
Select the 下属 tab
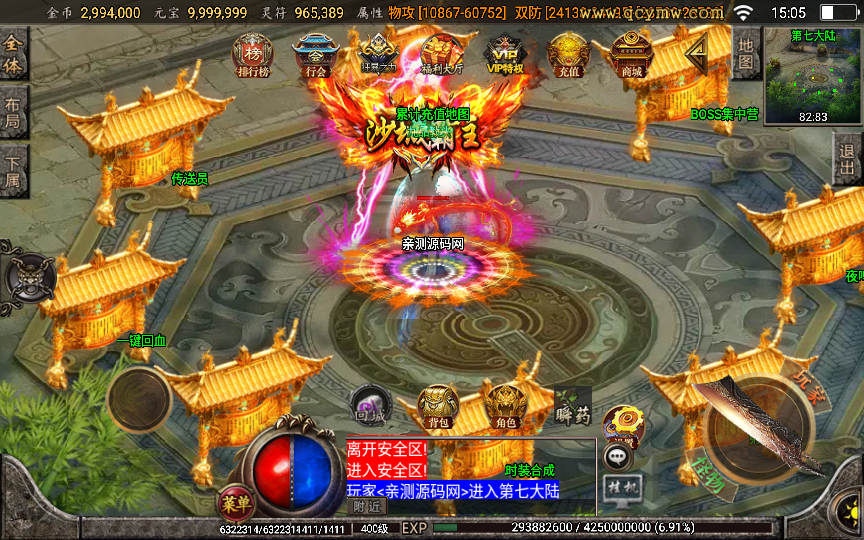(13, 171)
